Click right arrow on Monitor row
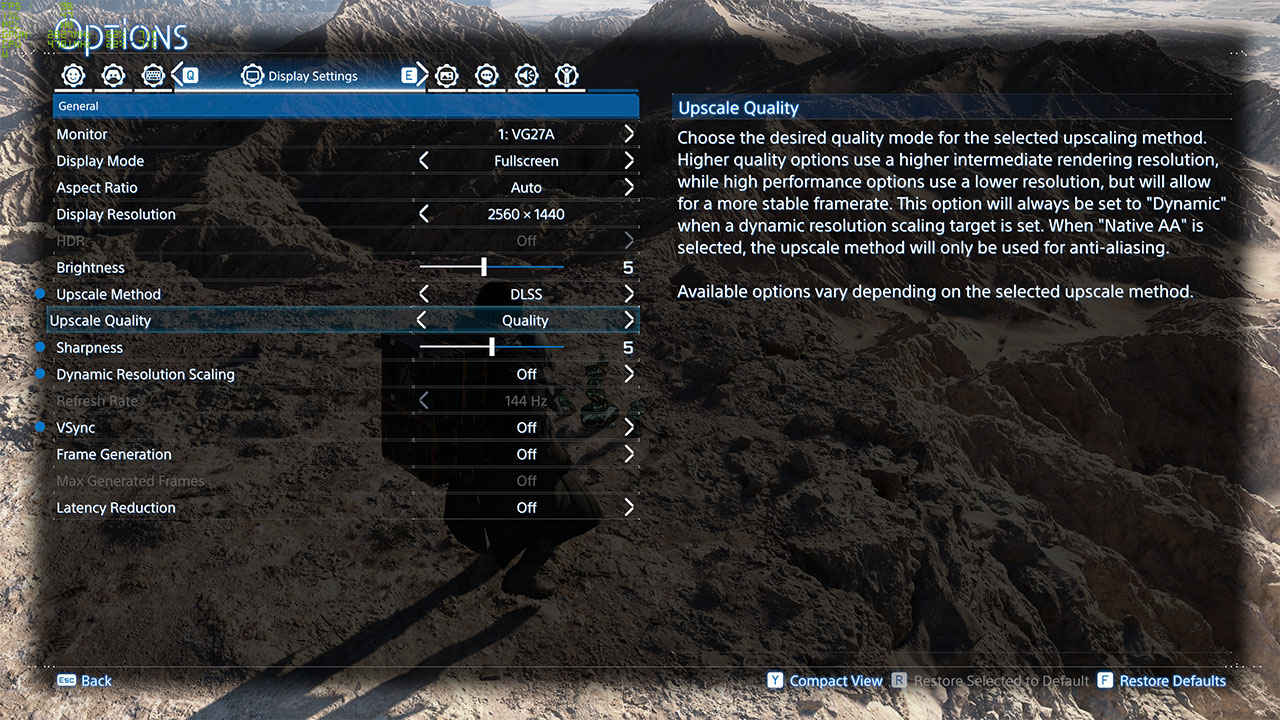 629,134
